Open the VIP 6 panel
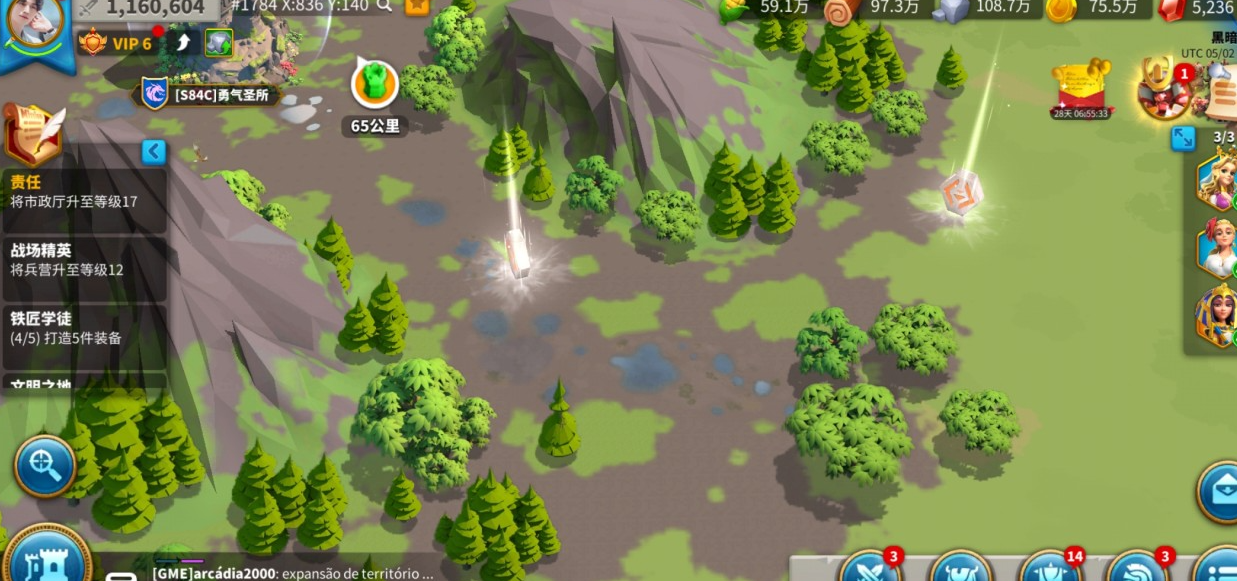 [118, 43]
